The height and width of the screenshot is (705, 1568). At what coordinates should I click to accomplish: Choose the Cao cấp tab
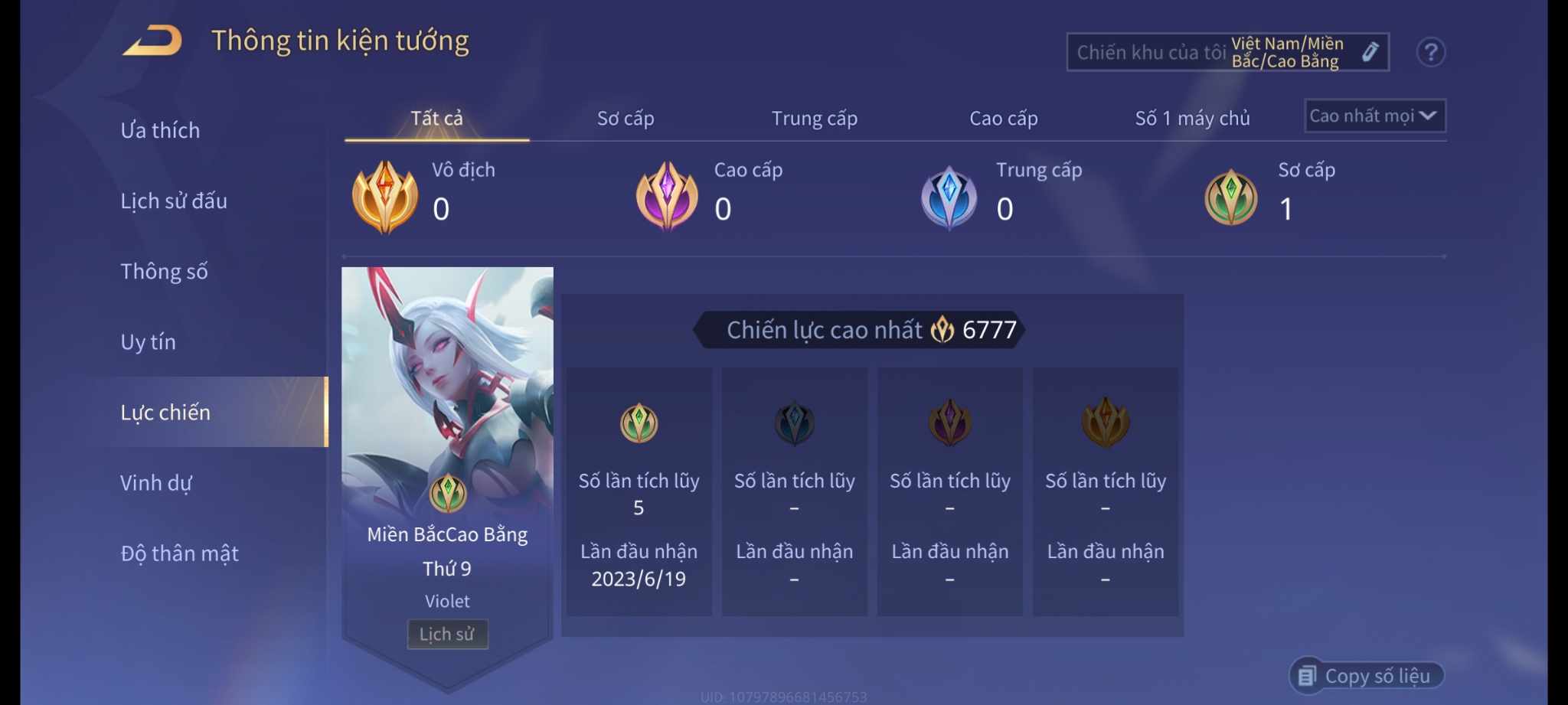click(x=1003, y=119)
